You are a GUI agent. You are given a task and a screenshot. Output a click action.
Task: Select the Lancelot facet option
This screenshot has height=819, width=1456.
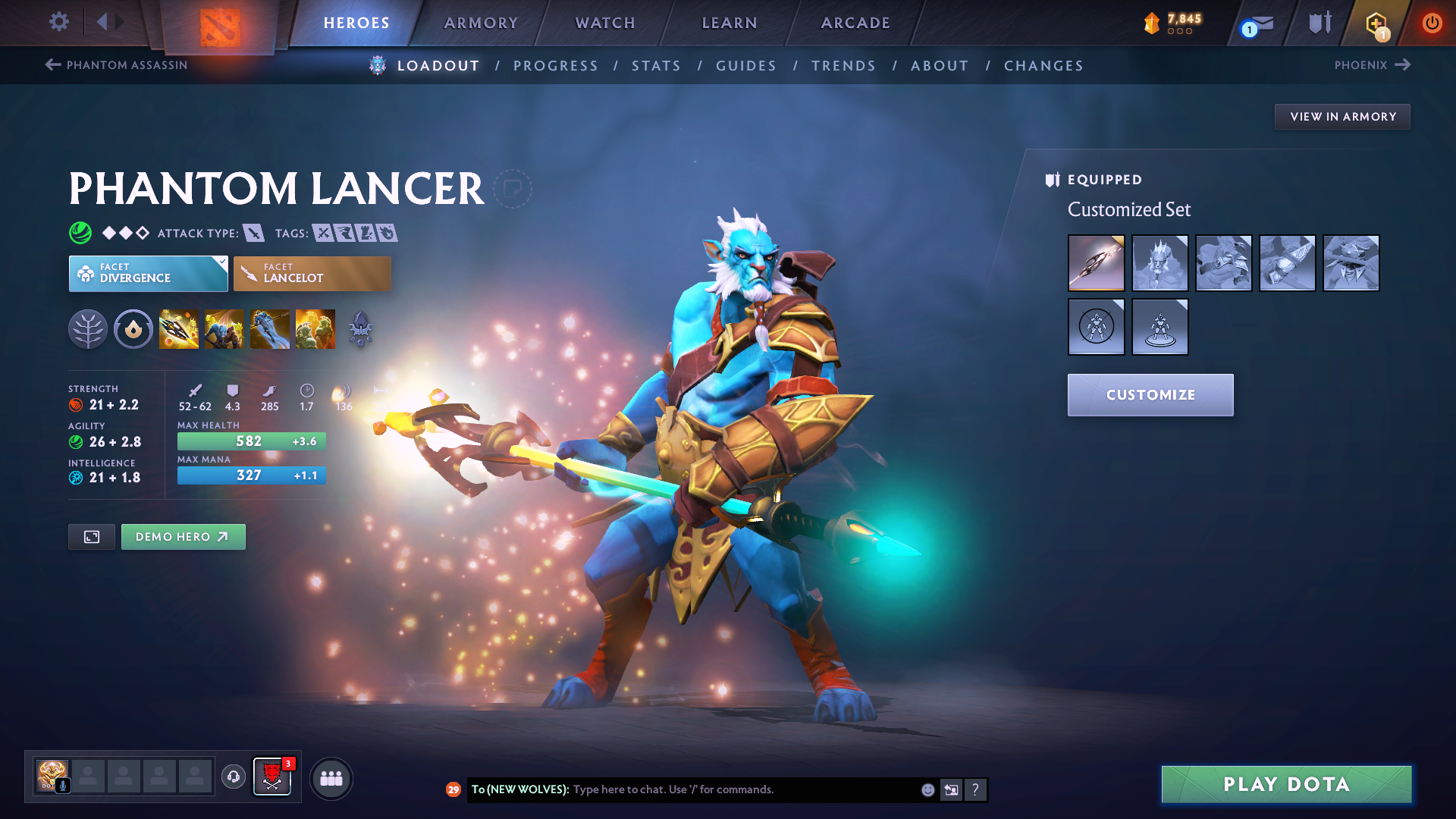(x=312, y=273)
